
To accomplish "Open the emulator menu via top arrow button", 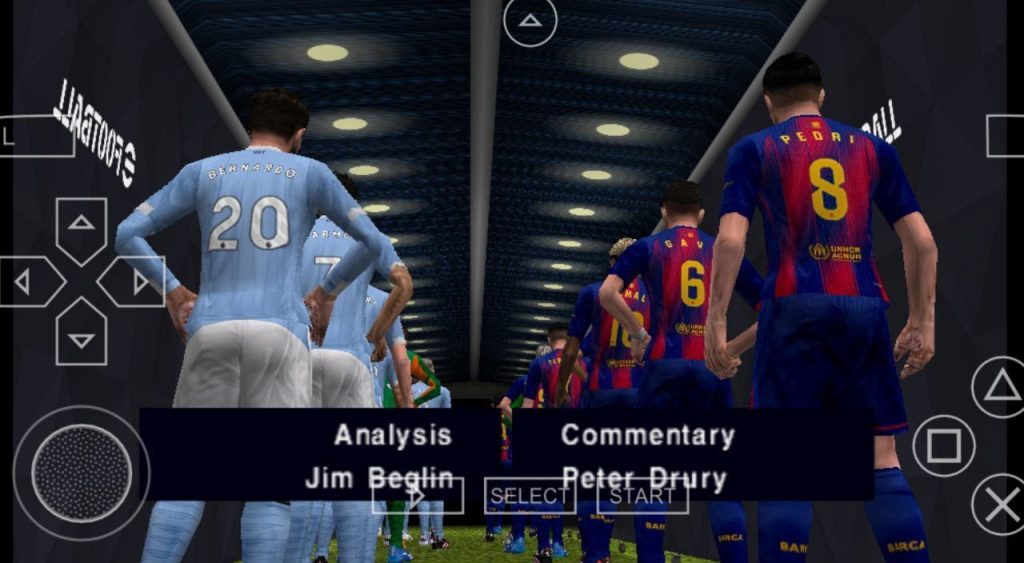I will (x=530, y=21).
